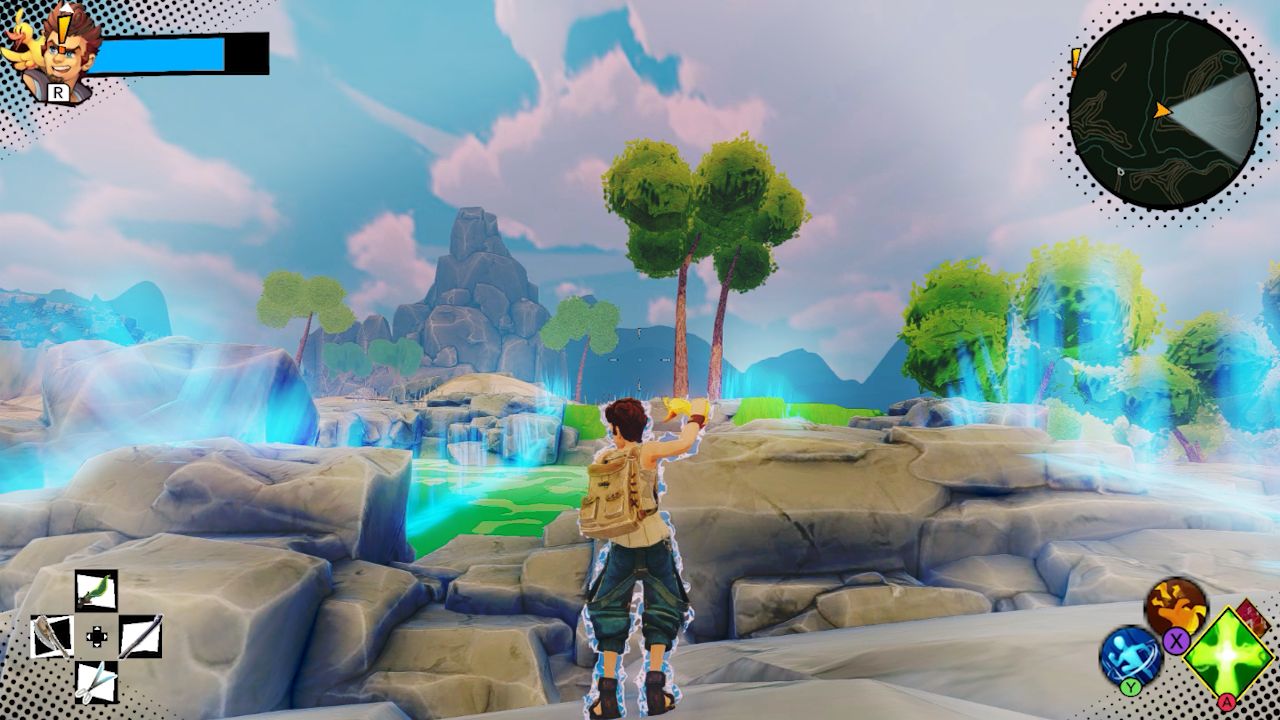1280x720 pixels.
Task: Click the d-pad center cross between the item slots
Action: 98,636
